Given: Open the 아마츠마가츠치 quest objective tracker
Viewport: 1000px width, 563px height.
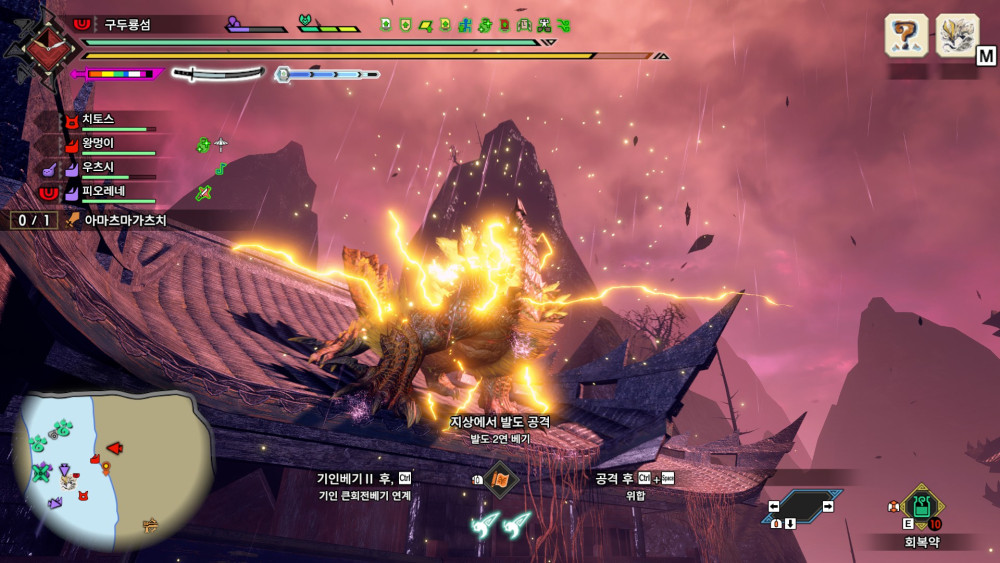Looking at the screenshot, I should pos(124,220).
